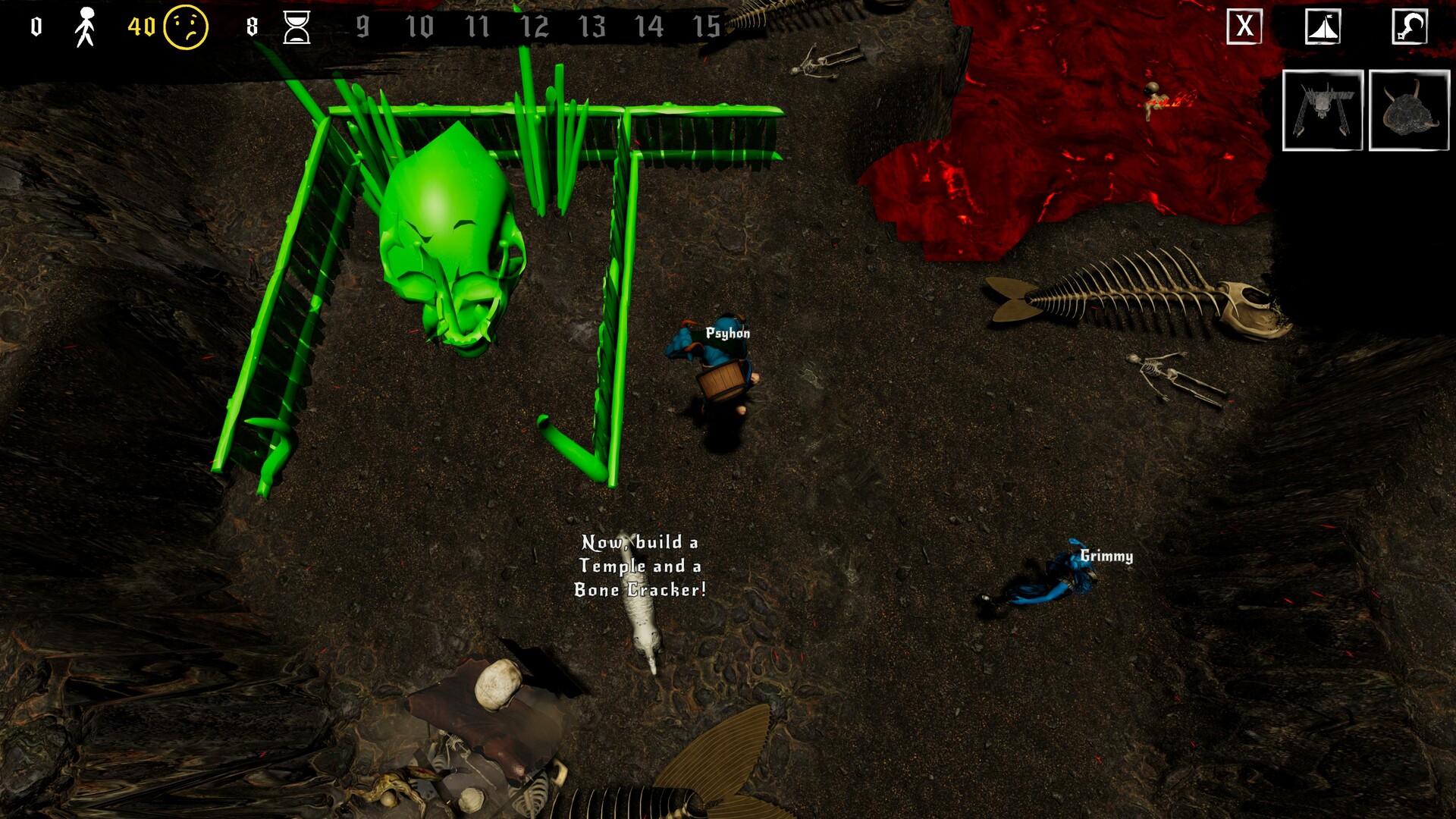
Task: Select the Temple build thumbnail
Action: 1323,111
